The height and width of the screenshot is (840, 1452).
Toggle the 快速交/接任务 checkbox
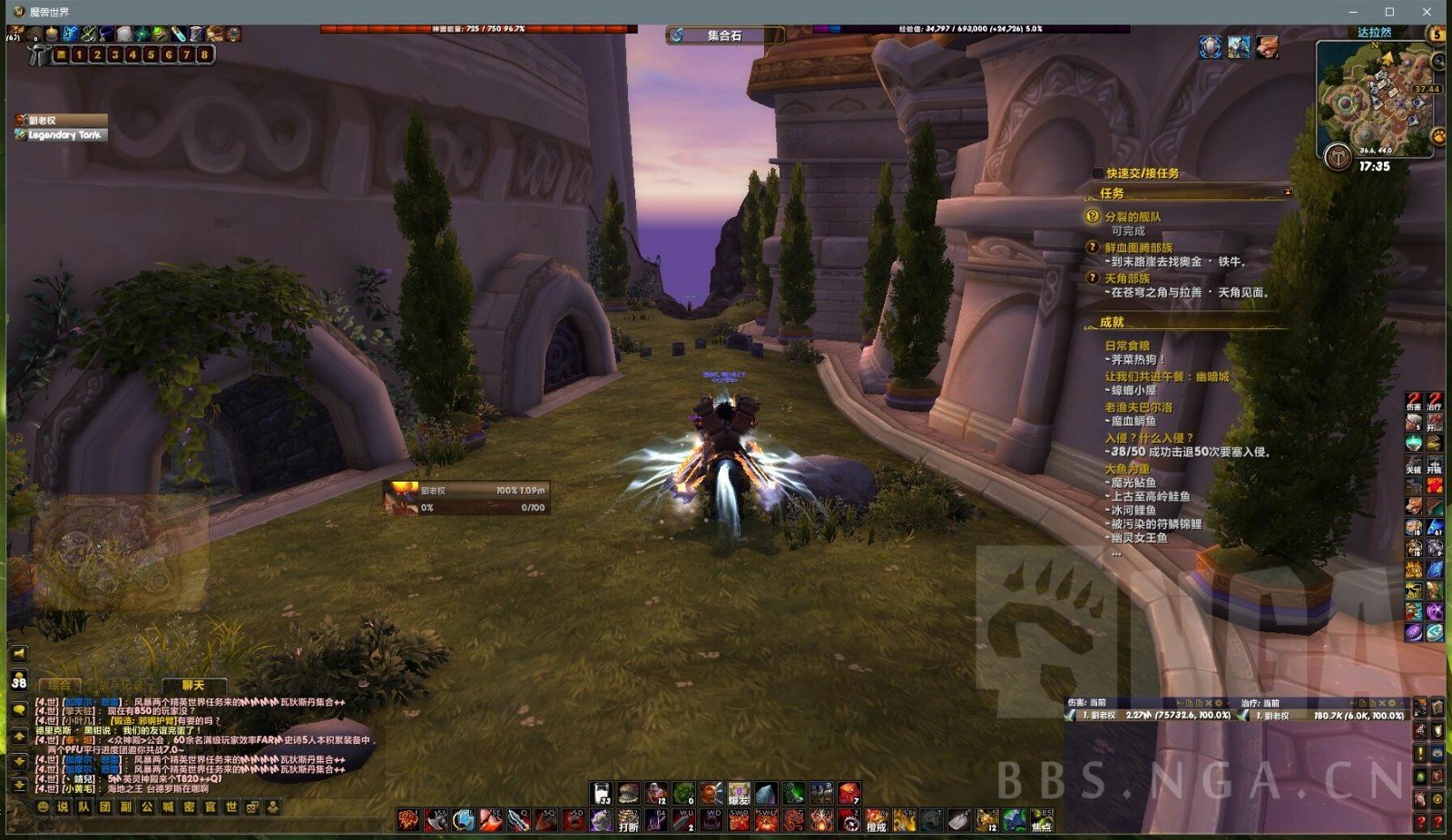(x=1098, y=173)
